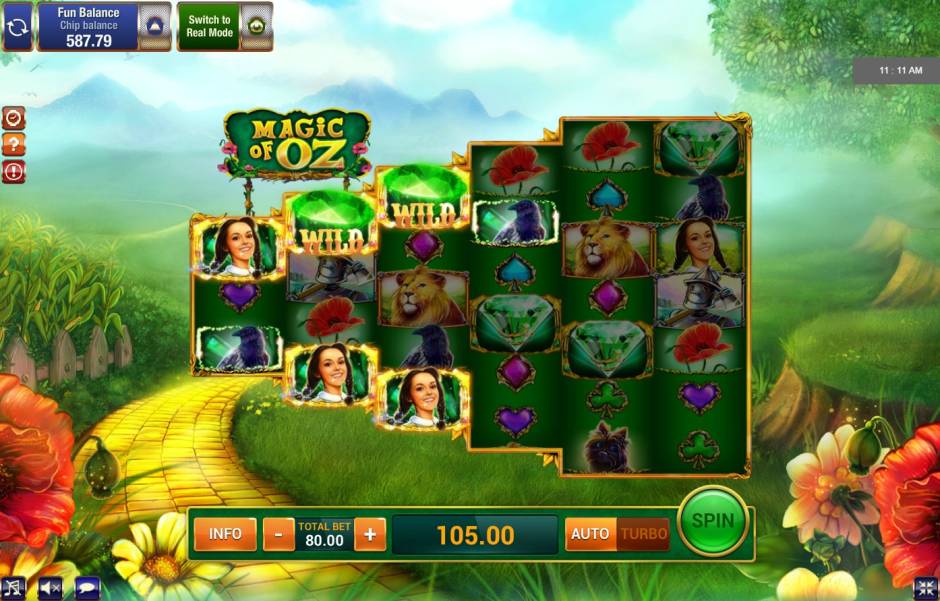The width and height of the screenshot is (940, 601).
Task: Toggle TURBO spin mode
Action: [x=644, y=534]
